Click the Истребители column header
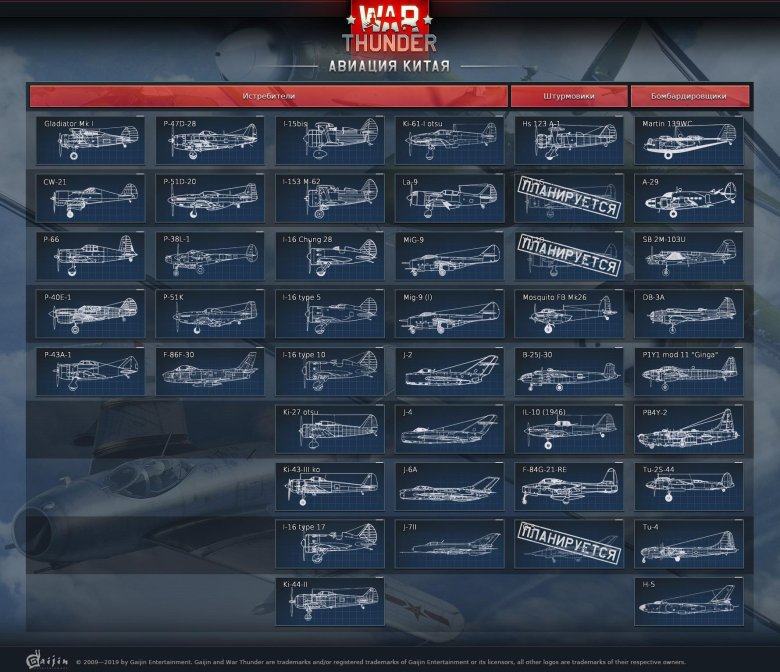Image resolution: width=780 pixels, height=672 pixels. (x=269, y=96)
